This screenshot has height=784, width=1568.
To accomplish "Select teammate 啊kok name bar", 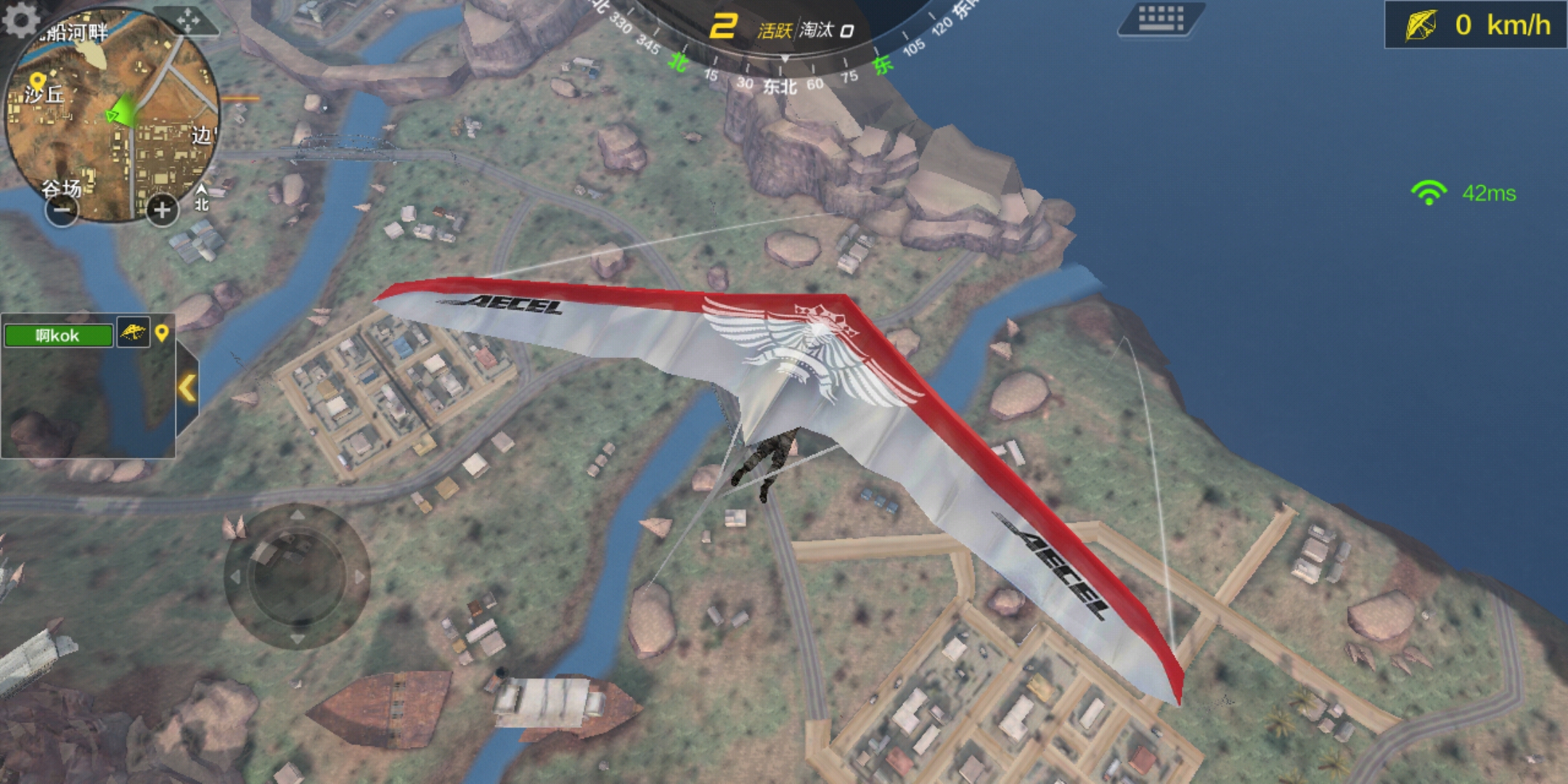I will pos(58,335).
